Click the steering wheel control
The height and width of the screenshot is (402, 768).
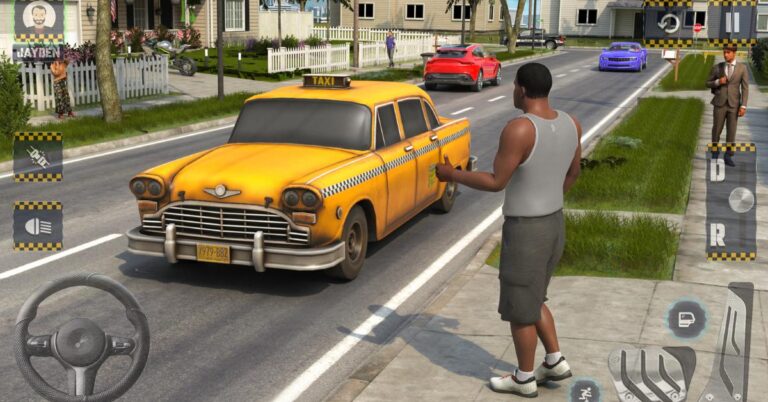point(81,341)
